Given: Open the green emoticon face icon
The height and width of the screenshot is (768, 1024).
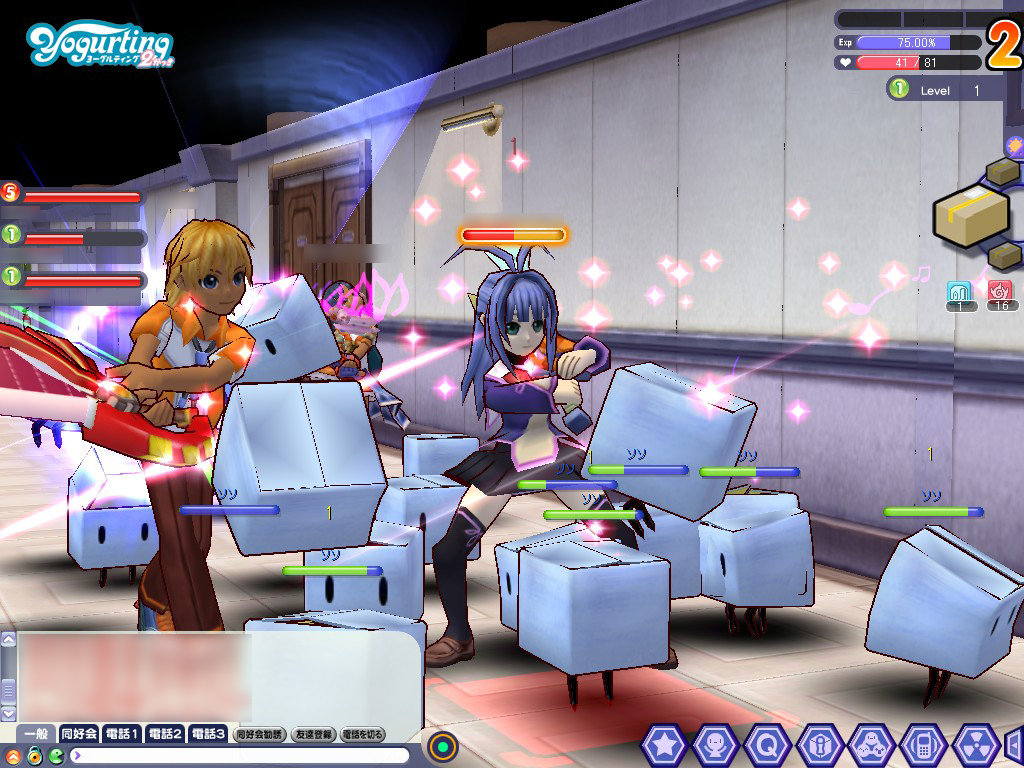Looking at the screenshot, I should click(55, 755).
